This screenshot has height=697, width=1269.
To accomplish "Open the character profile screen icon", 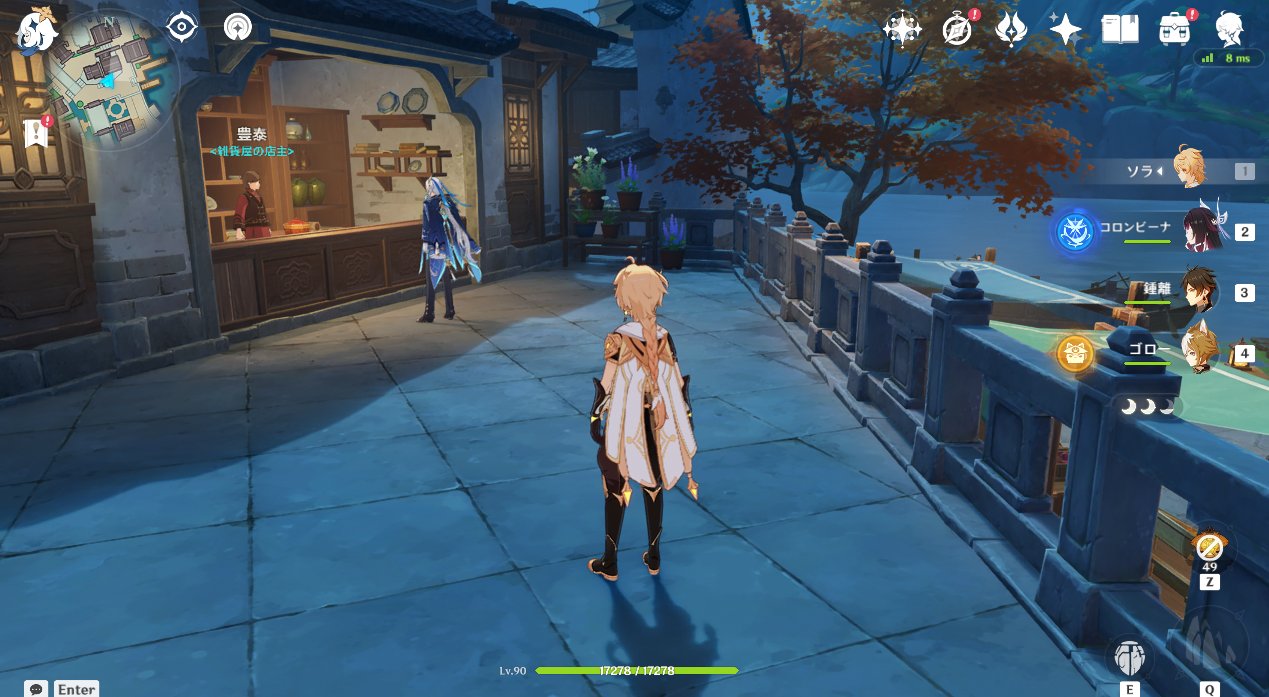I will 1230,29.
